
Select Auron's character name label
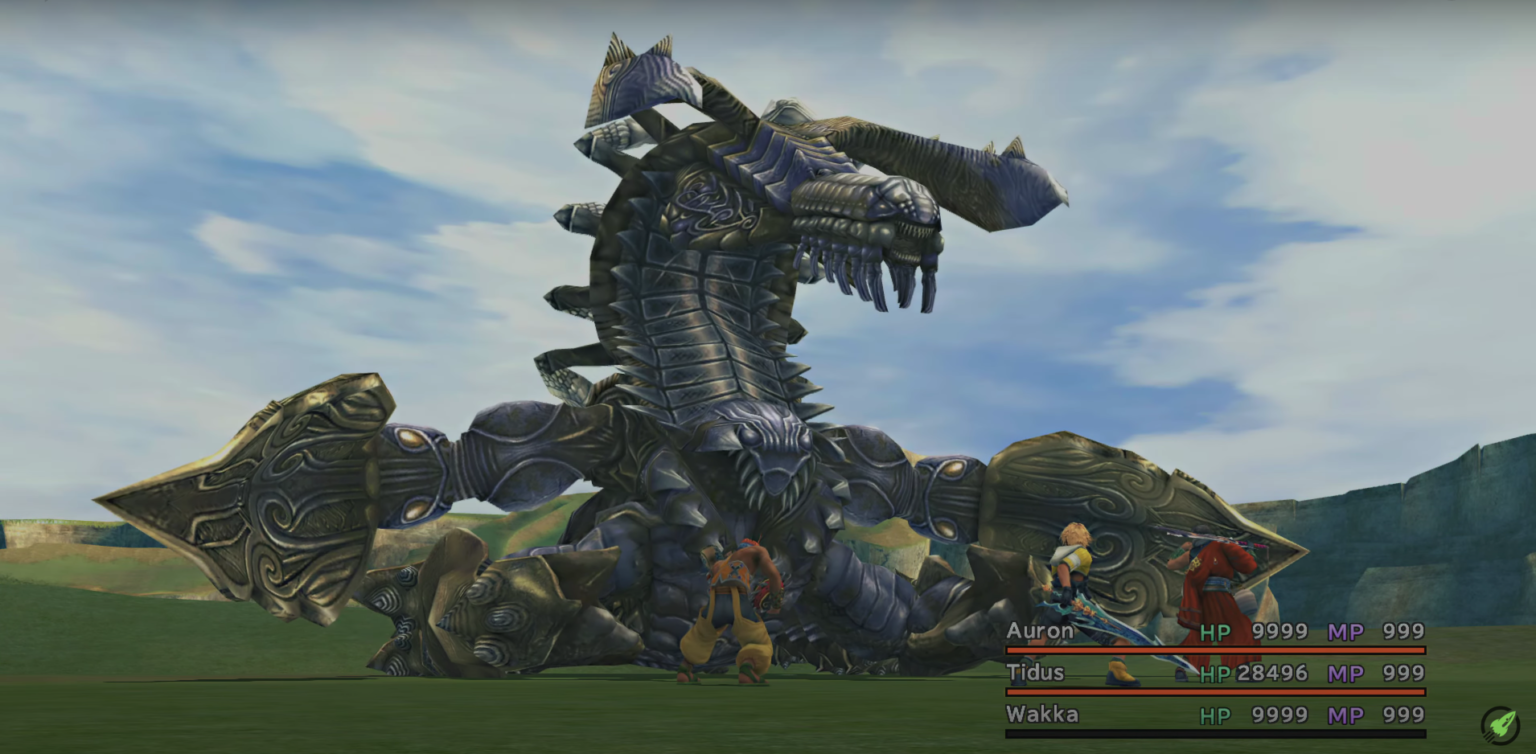click(1041, 631)
